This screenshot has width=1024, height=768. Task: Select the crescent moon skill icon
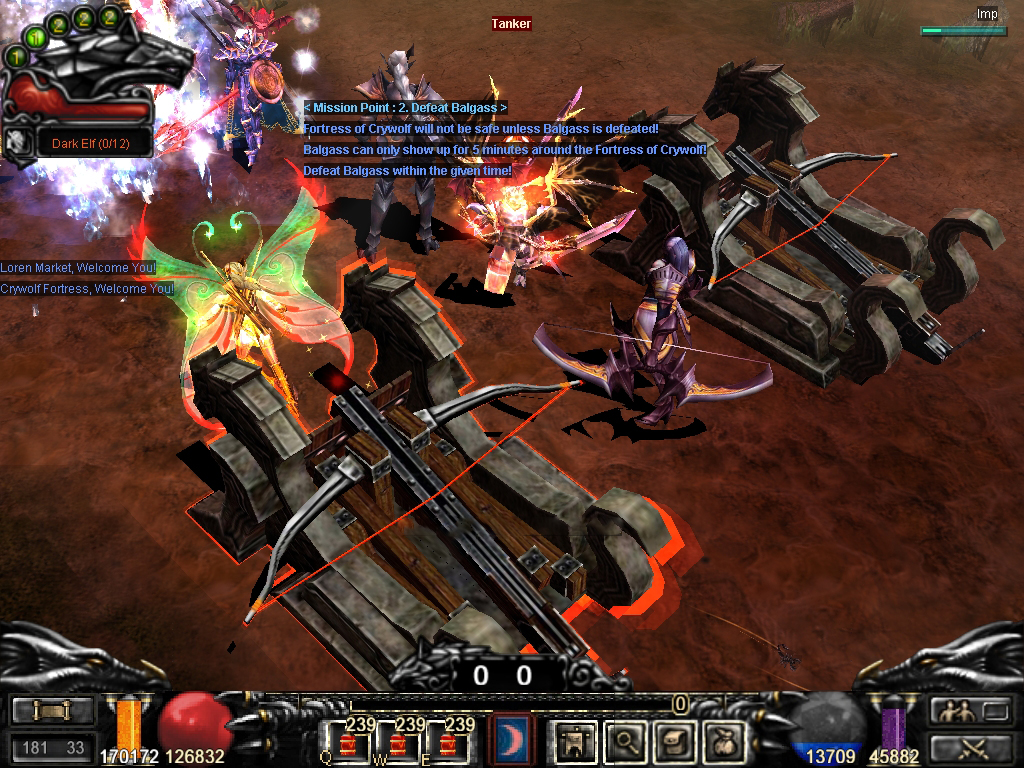514,741
